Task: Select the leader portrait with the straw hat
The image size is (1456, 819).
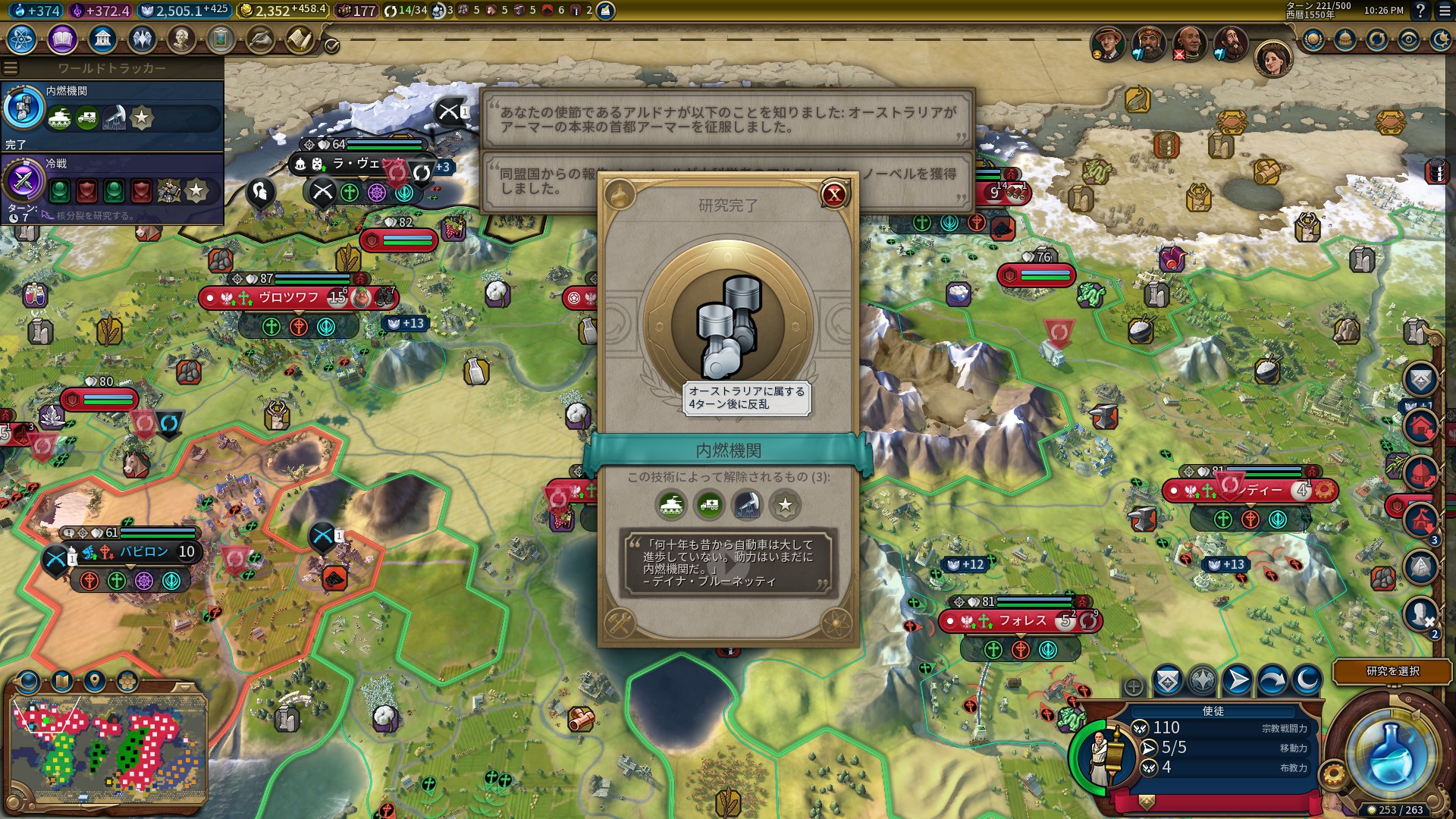Action: pos(1108,43)
